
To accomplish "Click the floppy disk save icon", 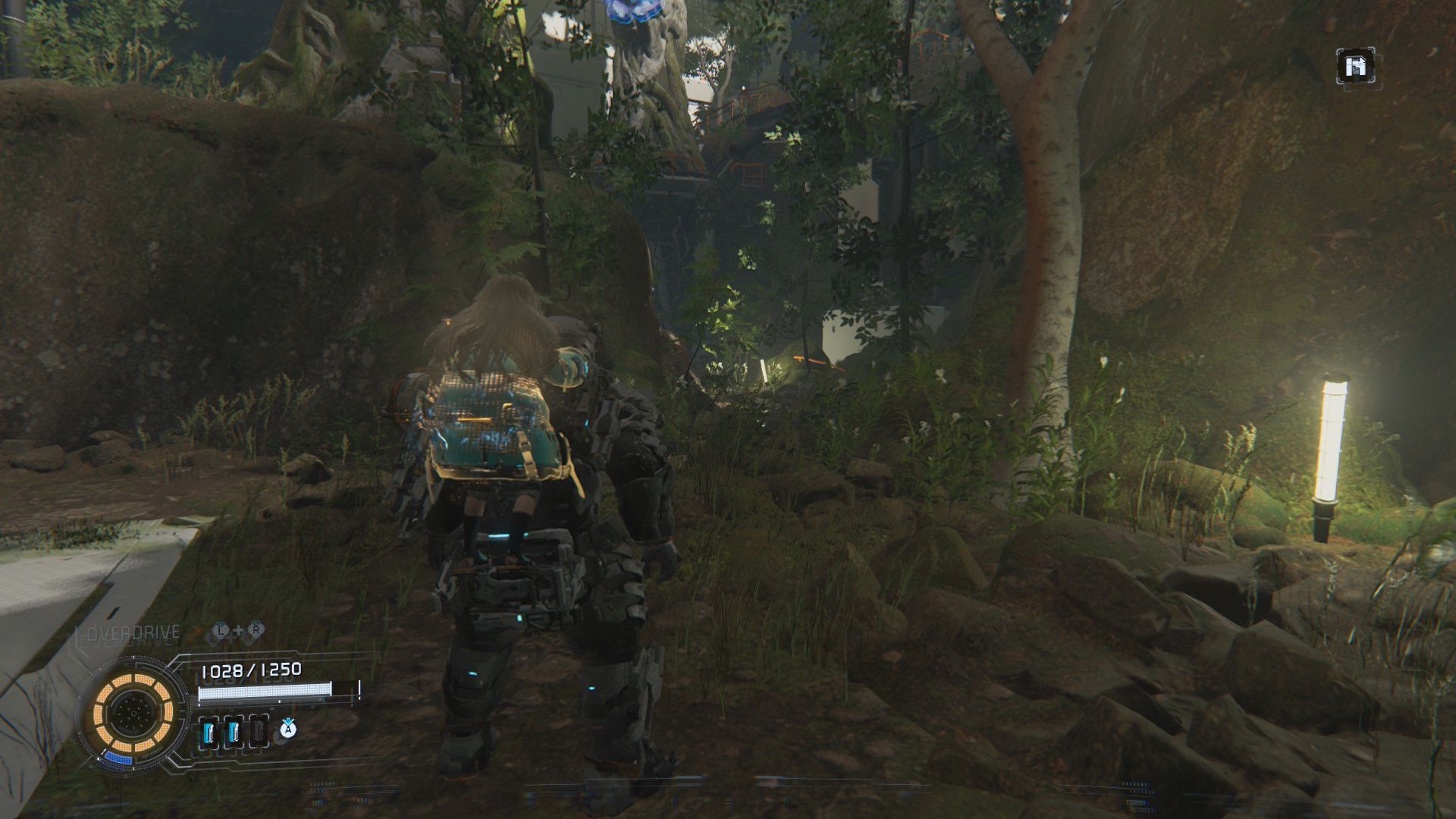I will point(1355,67).
